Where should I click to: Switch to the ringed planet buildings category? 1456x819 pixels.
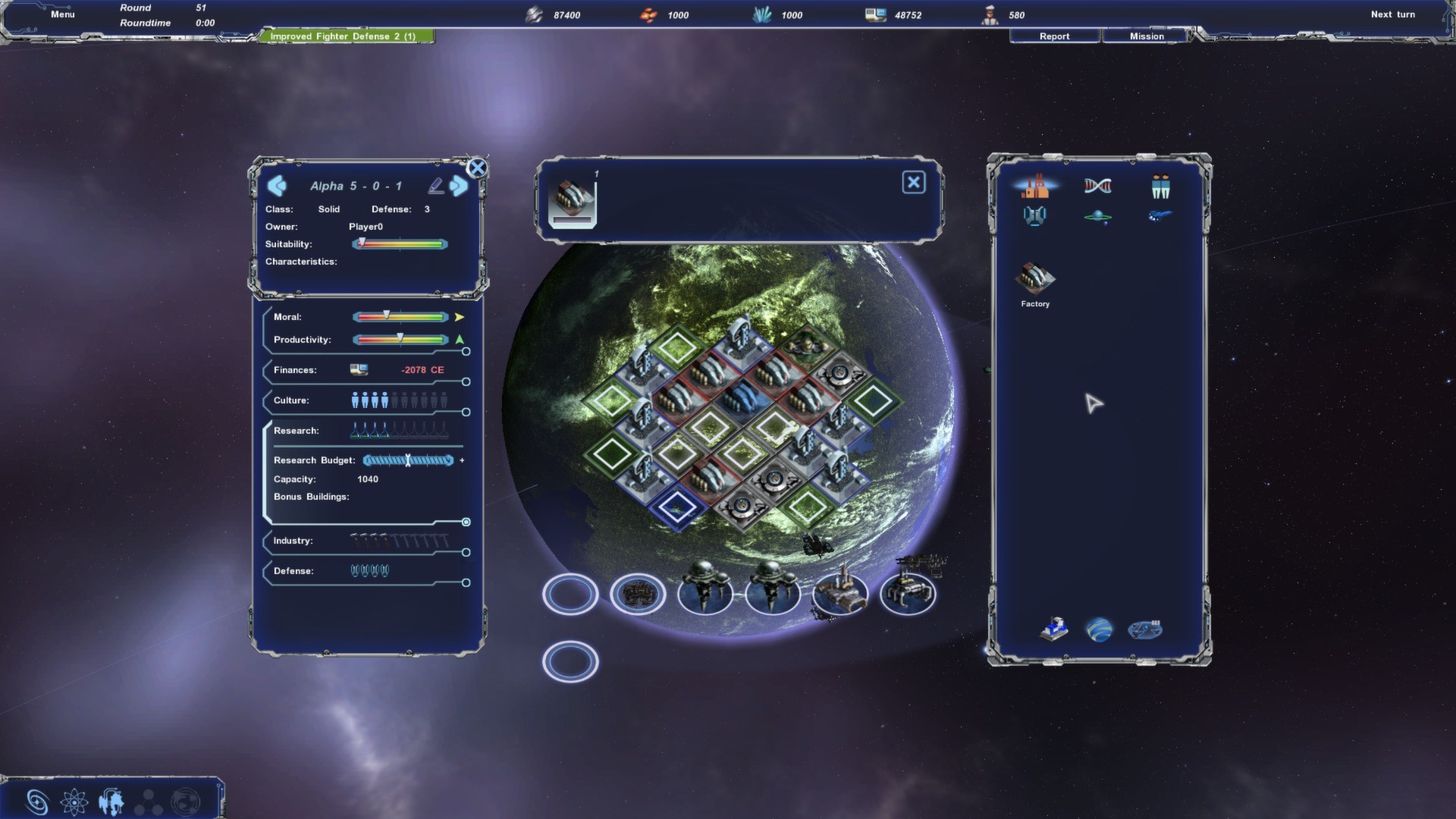(1097, 217)
